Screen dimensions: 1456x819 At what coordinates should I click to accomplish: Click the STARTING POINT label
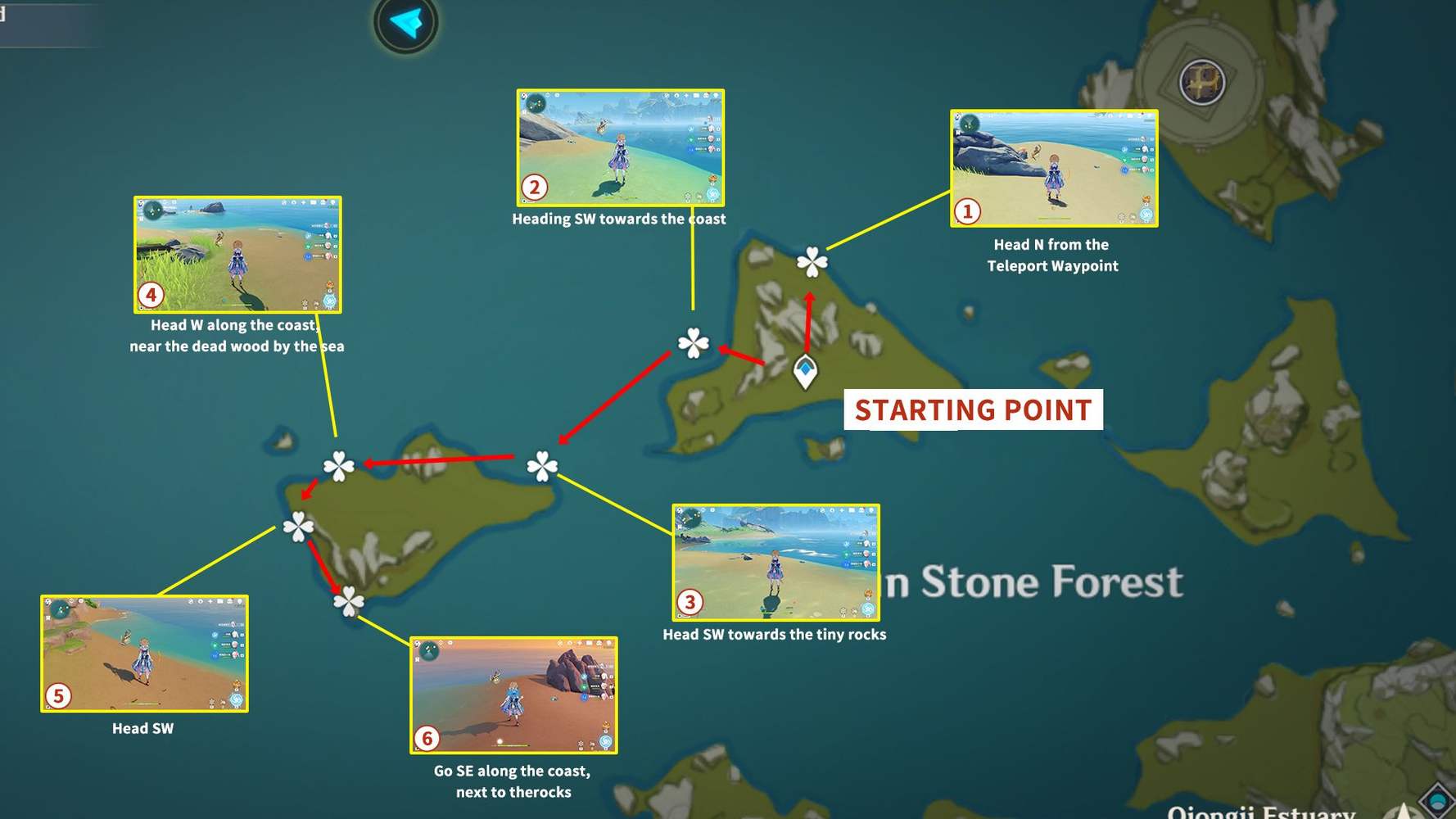[973, 409]
